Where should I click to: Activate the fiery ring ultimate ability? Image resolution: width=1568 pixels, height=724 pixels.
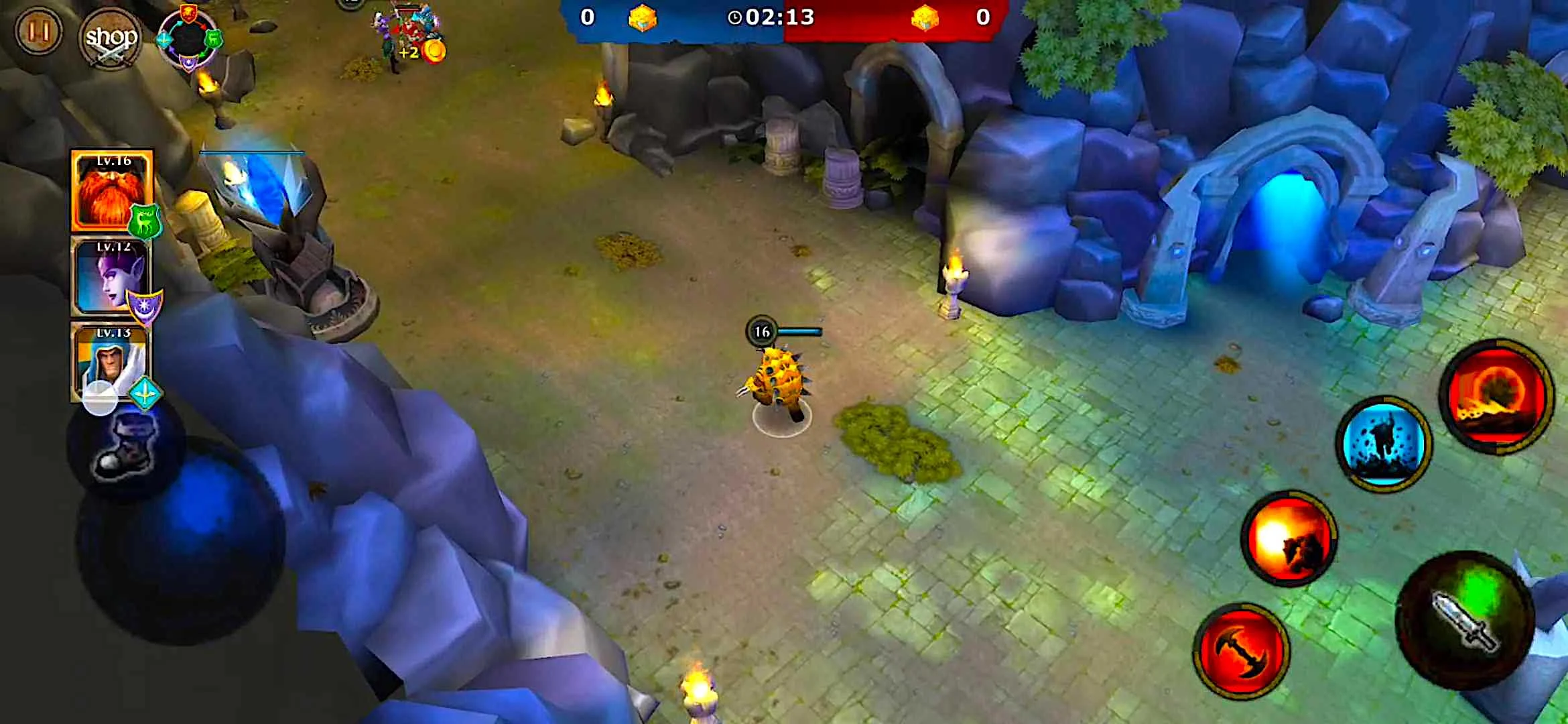coord(1497,396)
